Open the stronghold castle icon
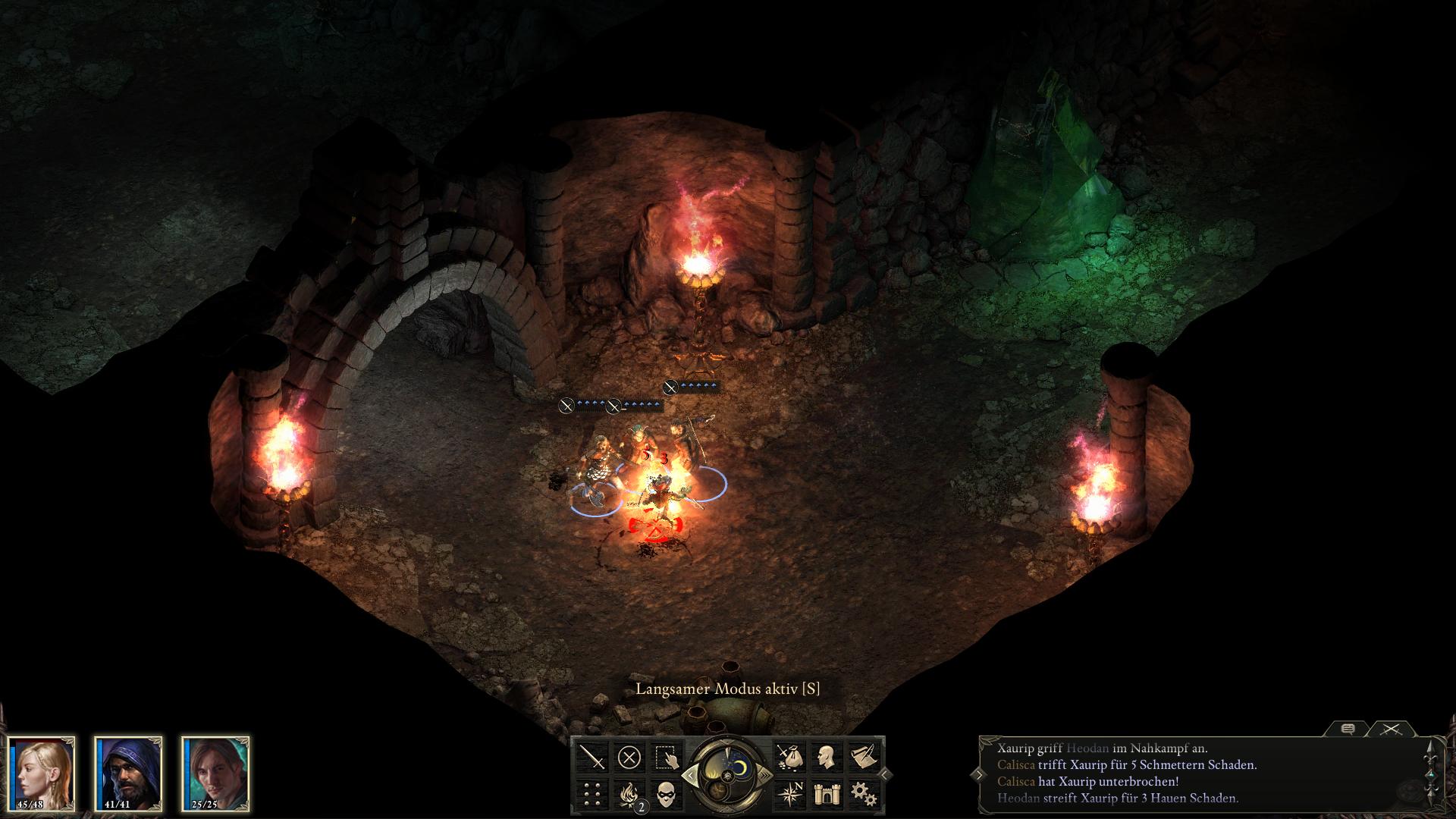Image resolution: width=1456 pixels, height=819 pixels. (826, 794)
